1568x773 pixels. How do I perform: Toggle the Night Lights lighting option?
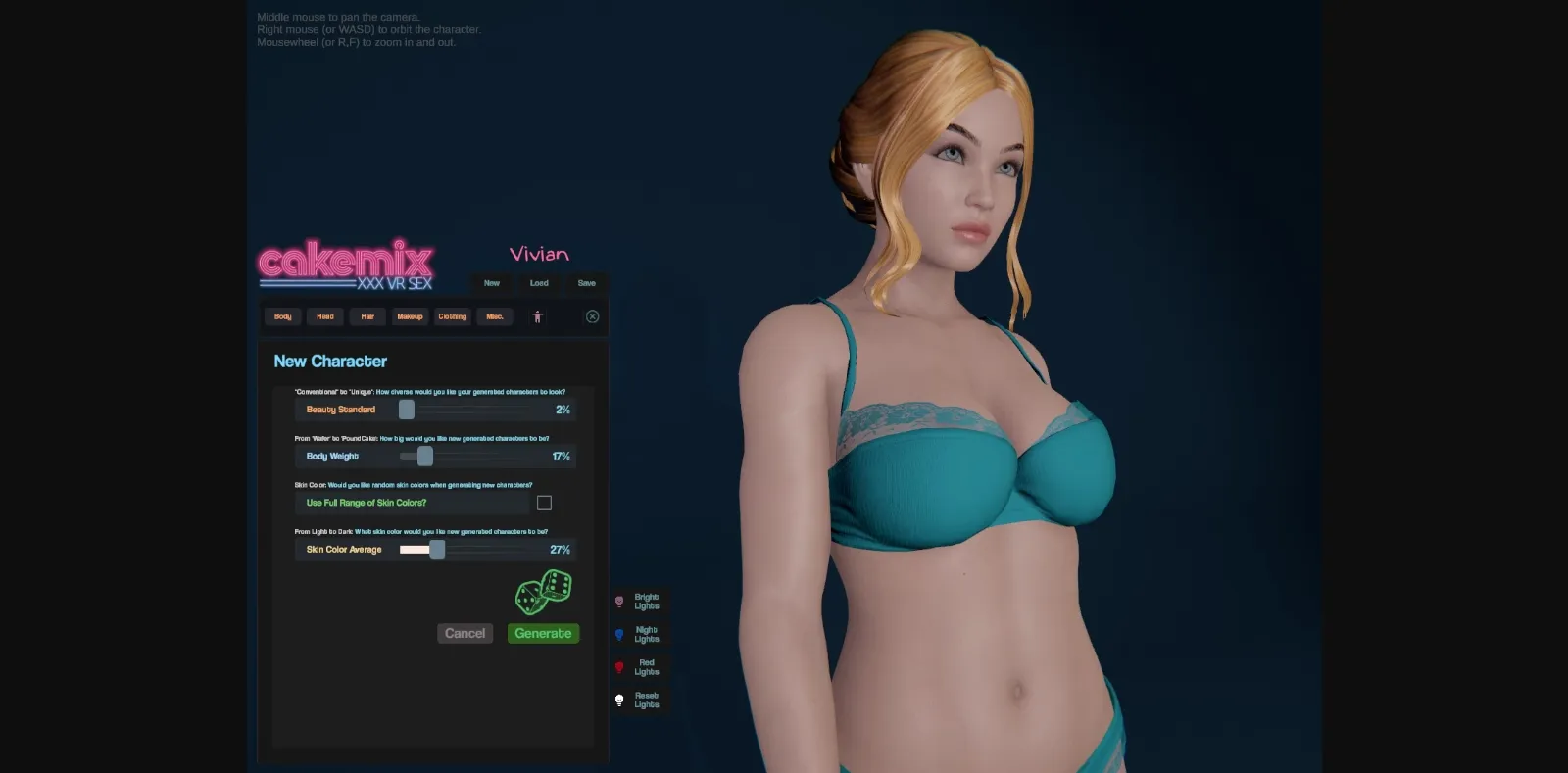click(620, 634)
